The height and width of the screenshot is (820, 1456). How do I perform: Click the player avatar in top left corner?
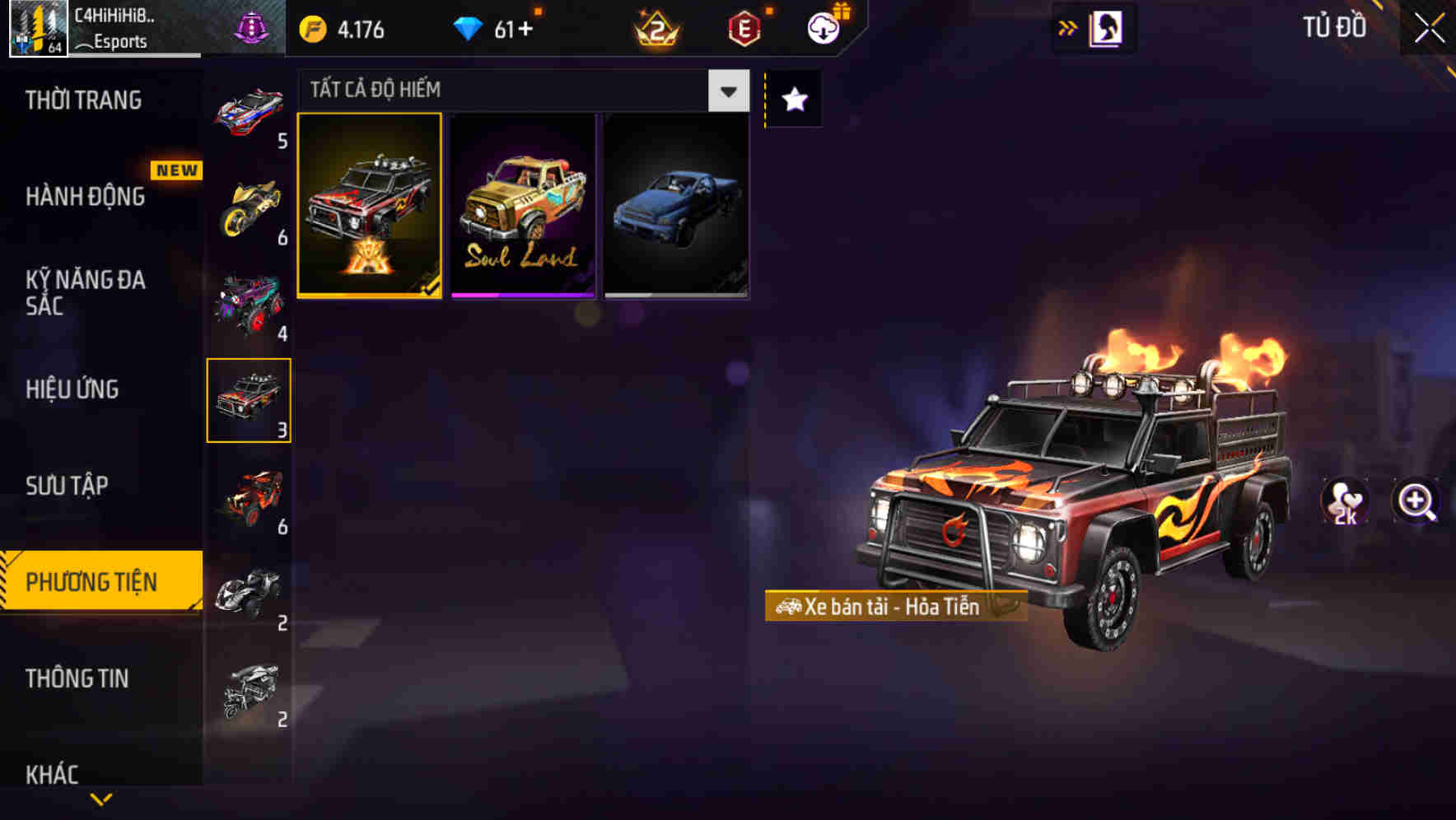click(35, 27)
